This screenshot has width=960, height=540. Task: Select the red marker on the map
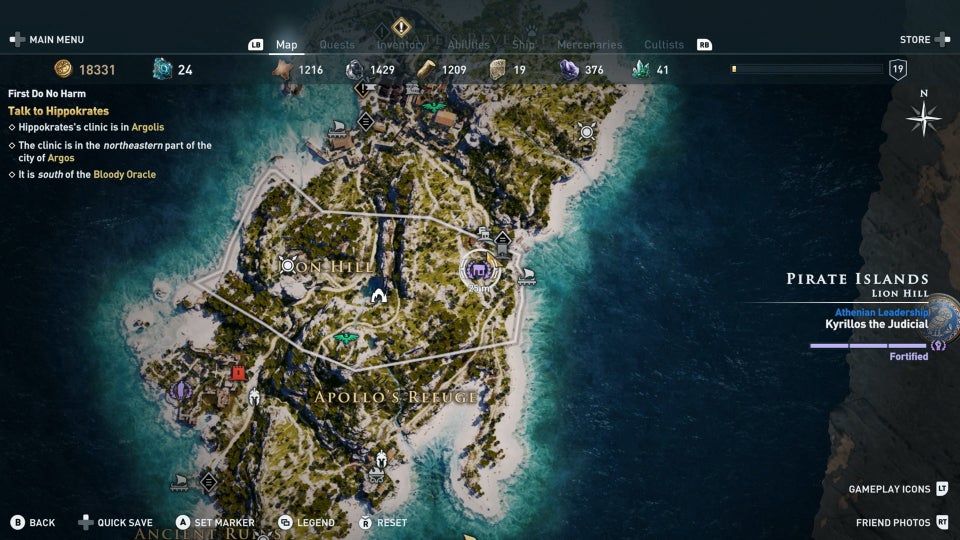pyautogui.click(x=238, y=373)
